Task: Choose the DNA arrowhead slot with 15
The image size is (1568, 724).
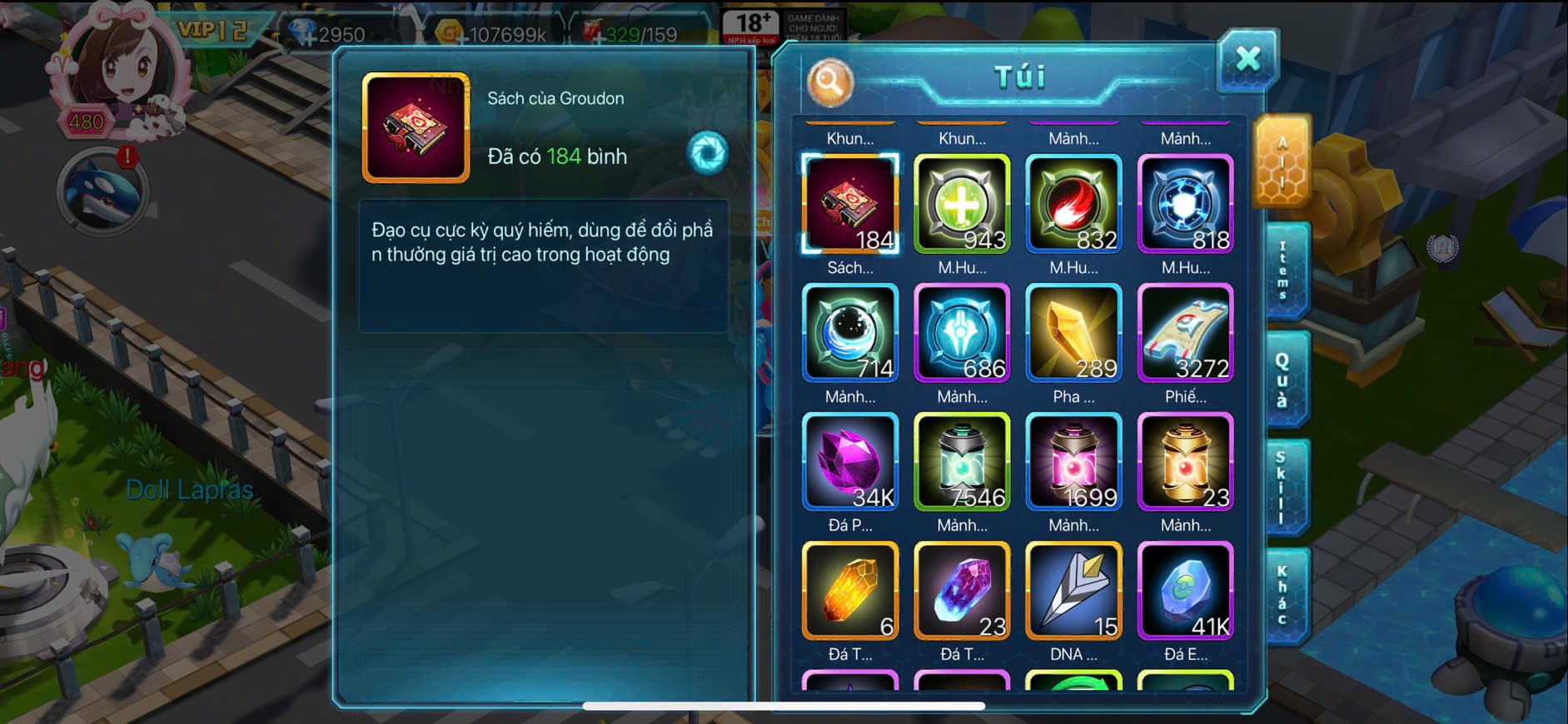Action: (x=1073, y=590)
